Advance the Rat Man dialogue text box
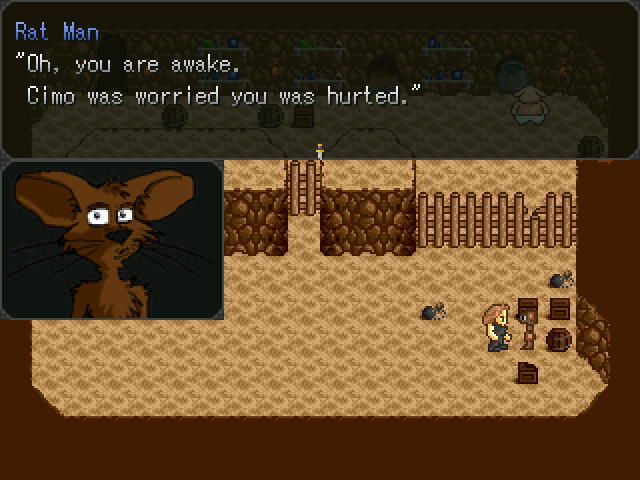 [x=320, y=80]
